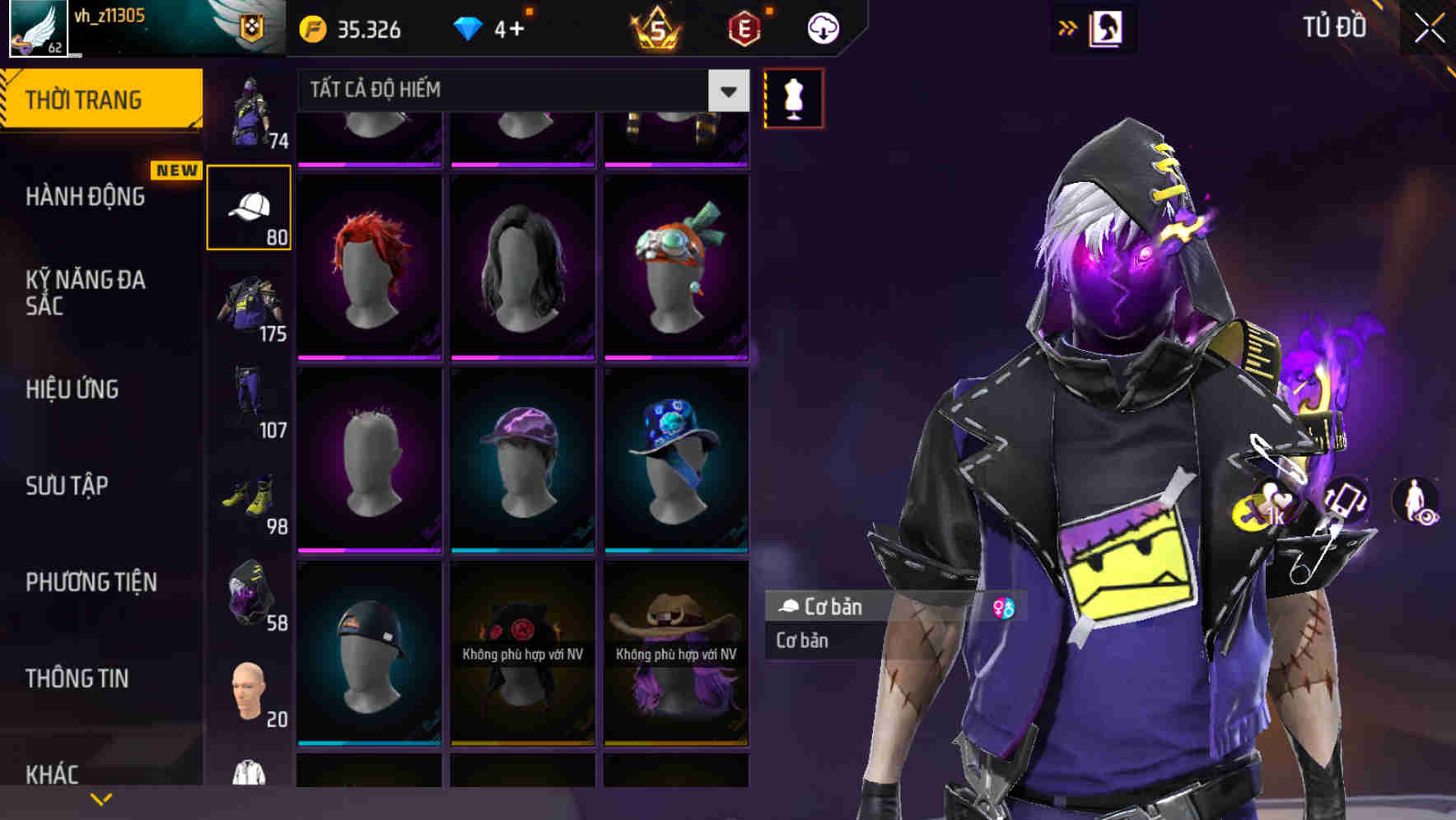Select the cap category with 80 items
This screenshot has width=1456, height=820.
click(250, 206)
